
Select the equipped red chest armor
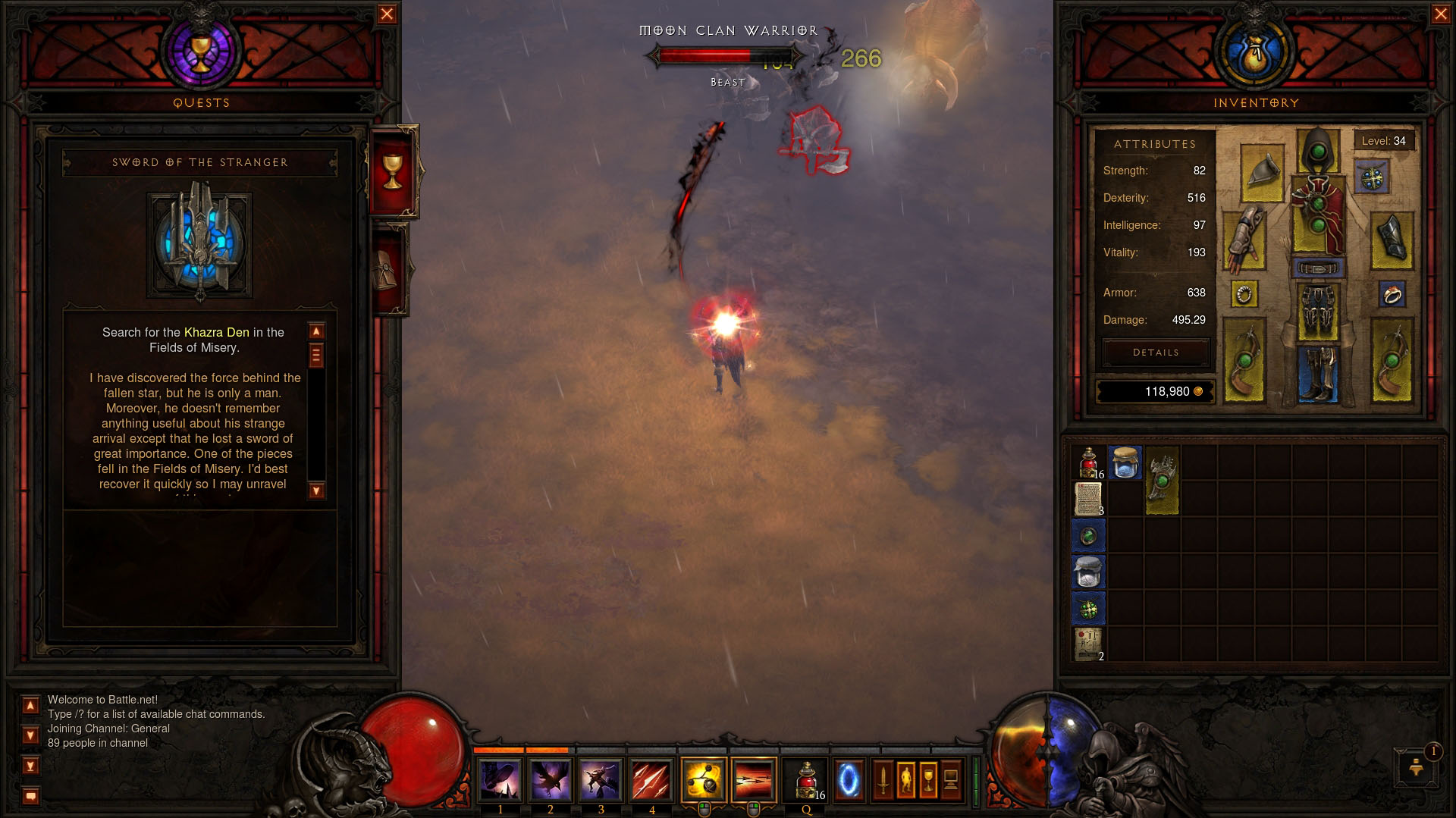pos(1319,215)
